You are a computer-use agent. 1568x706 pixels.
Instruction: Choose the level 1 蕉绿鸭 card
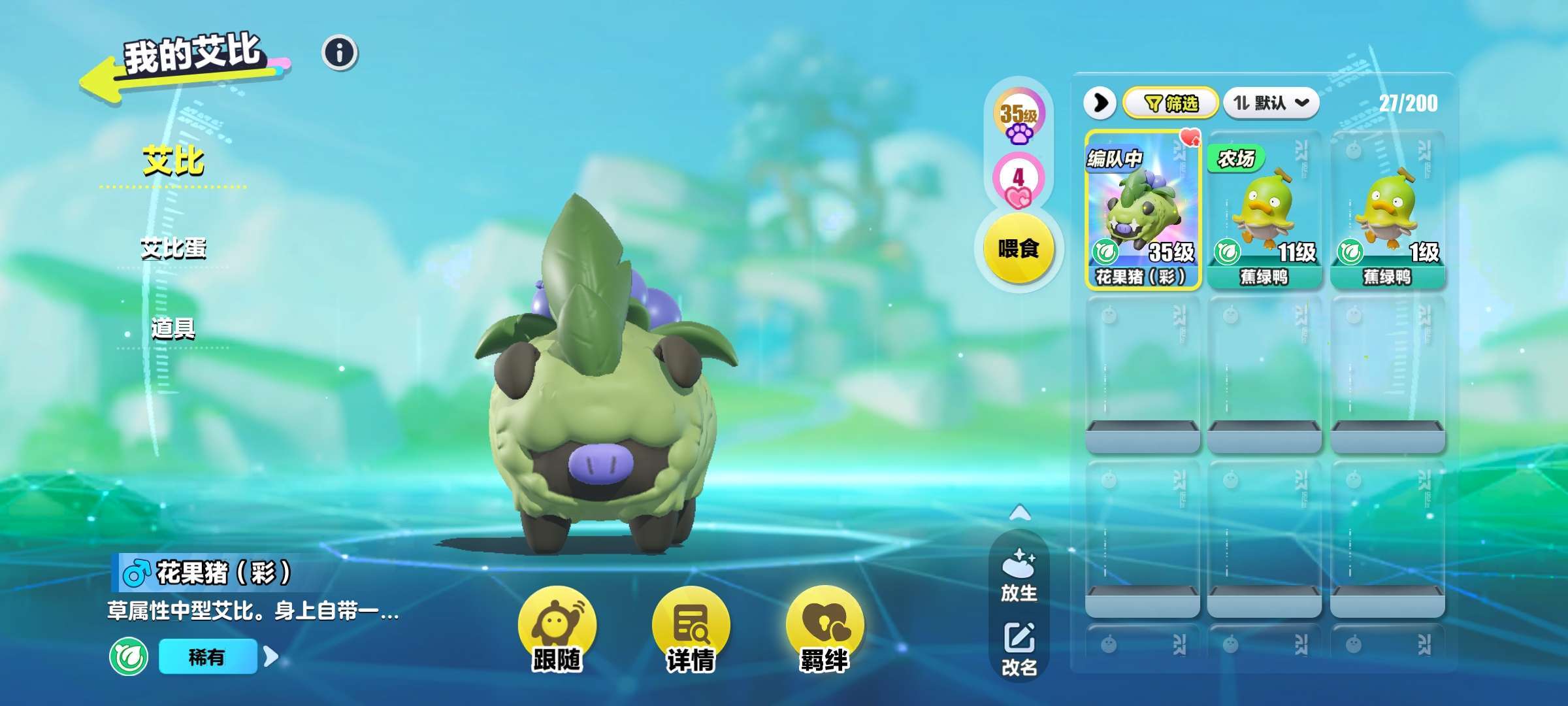click(x=1387, y=210)
